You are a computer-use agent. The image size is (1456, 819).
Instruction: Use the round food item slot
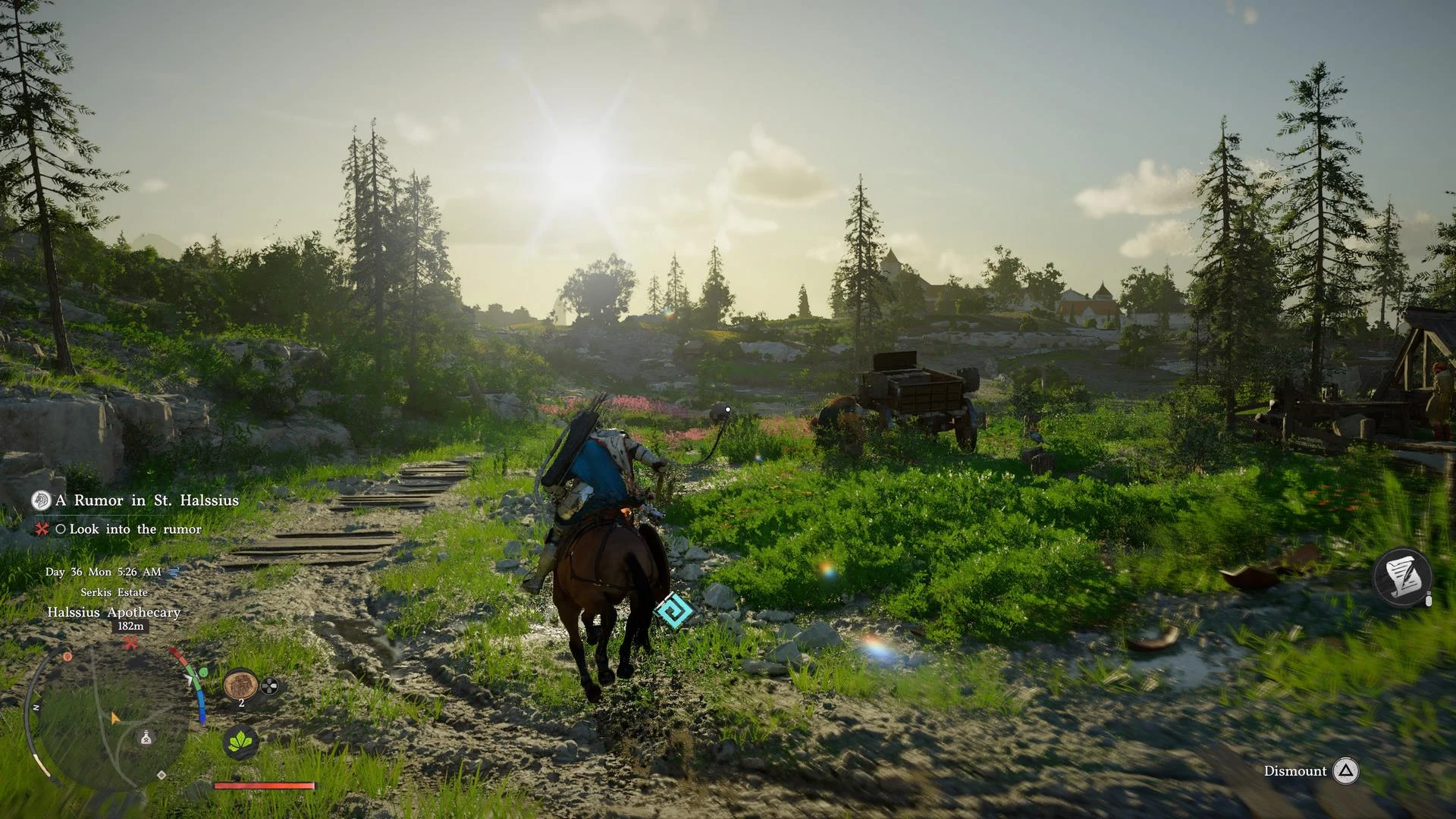click(x=240, y=685)
